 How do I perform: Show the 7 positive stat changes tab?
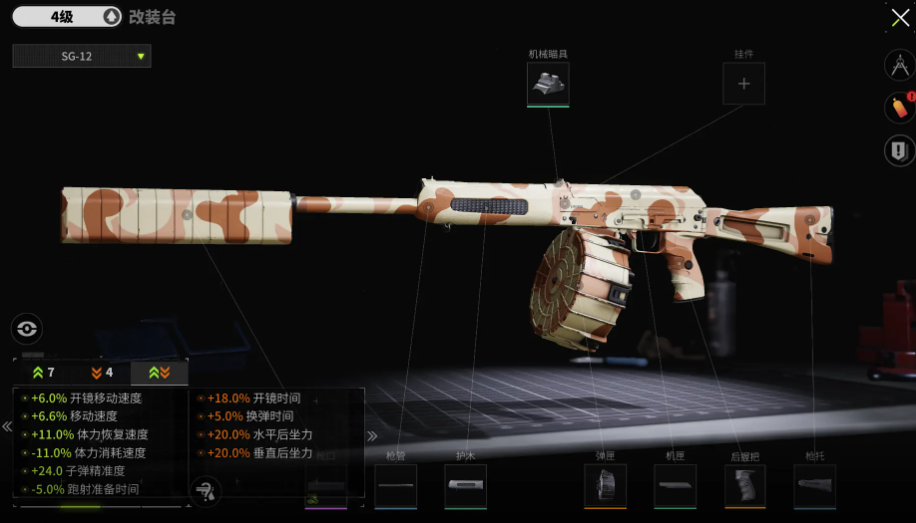point(43,373)
